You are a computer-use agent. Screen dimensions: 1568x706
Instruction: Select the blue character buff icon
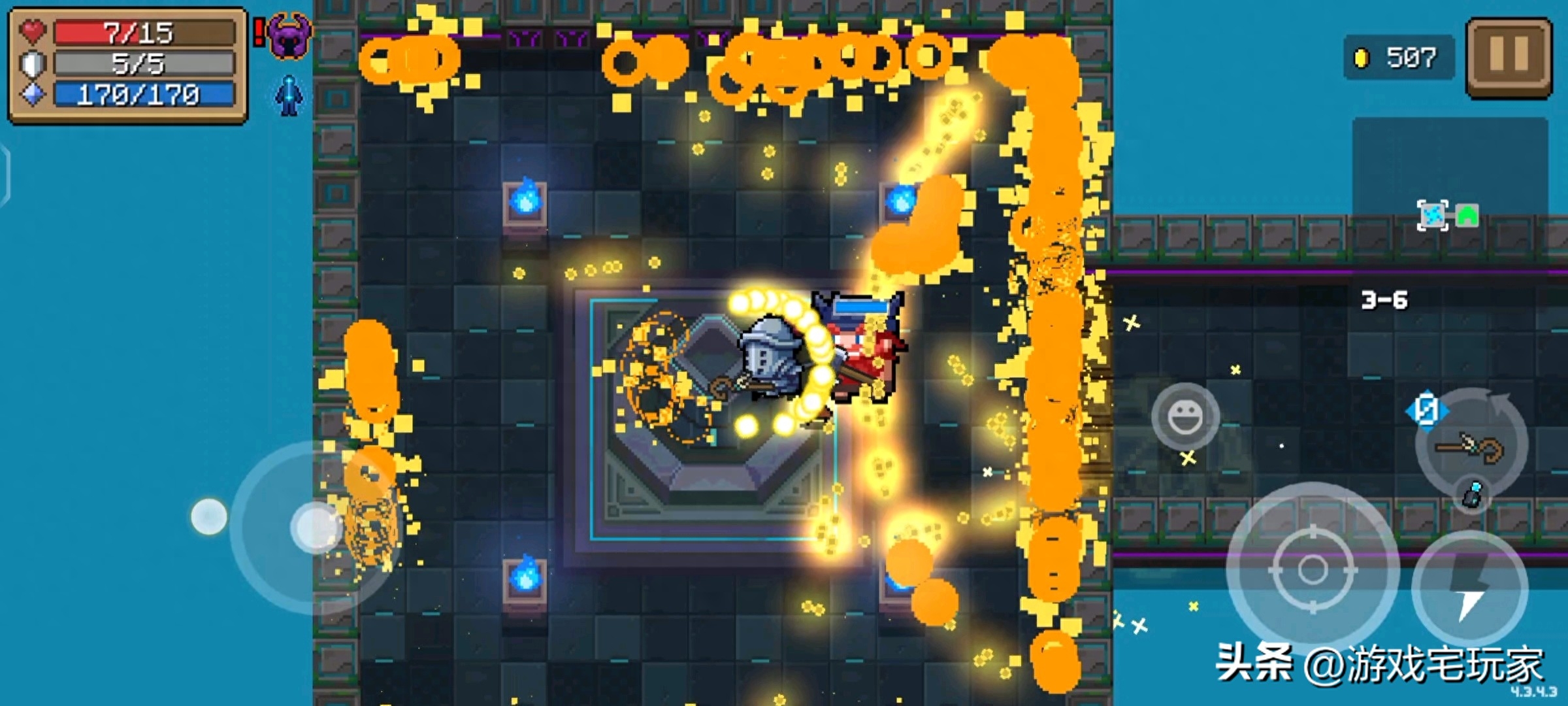click(289, 95)
